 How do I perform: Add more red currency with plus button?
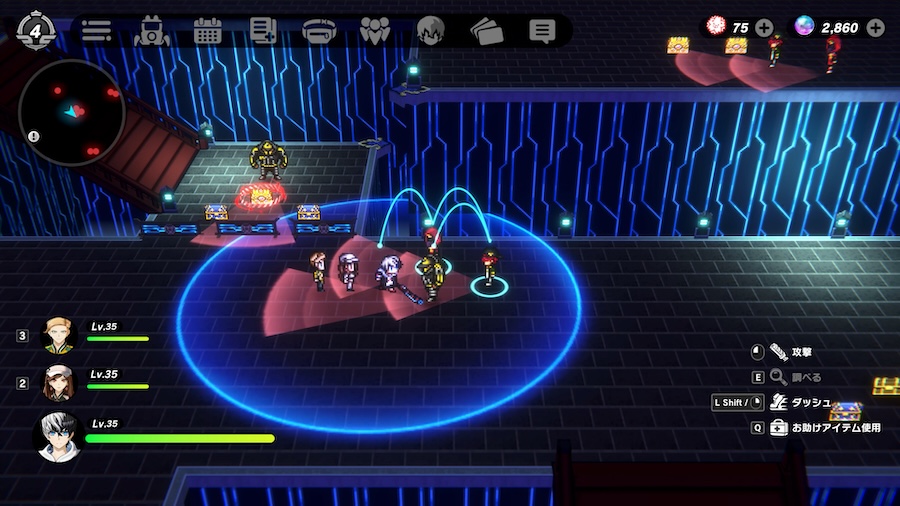pos(764,27)
